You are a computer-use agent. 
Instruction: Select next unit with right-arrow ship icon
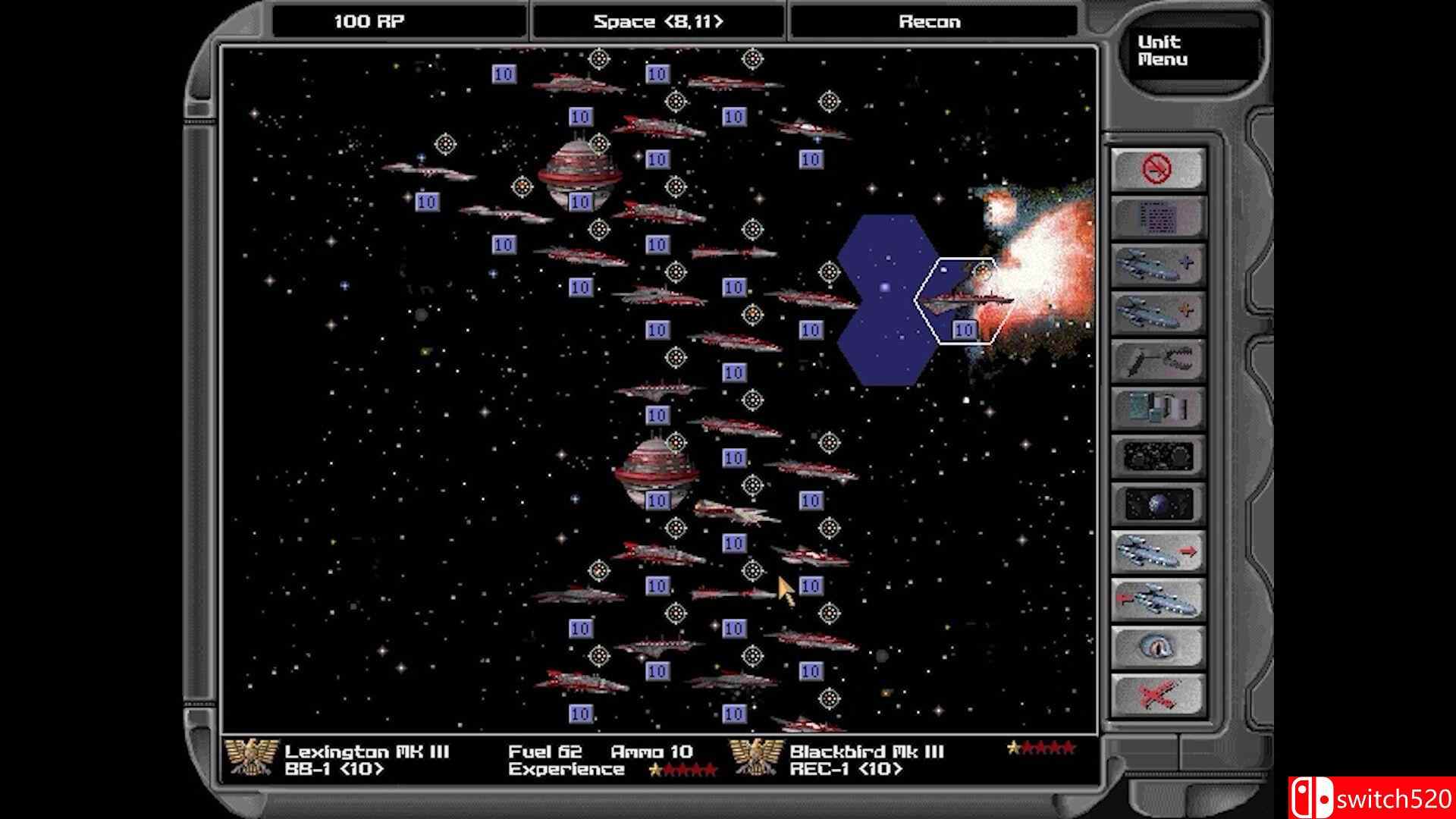tap(1156, 551)
